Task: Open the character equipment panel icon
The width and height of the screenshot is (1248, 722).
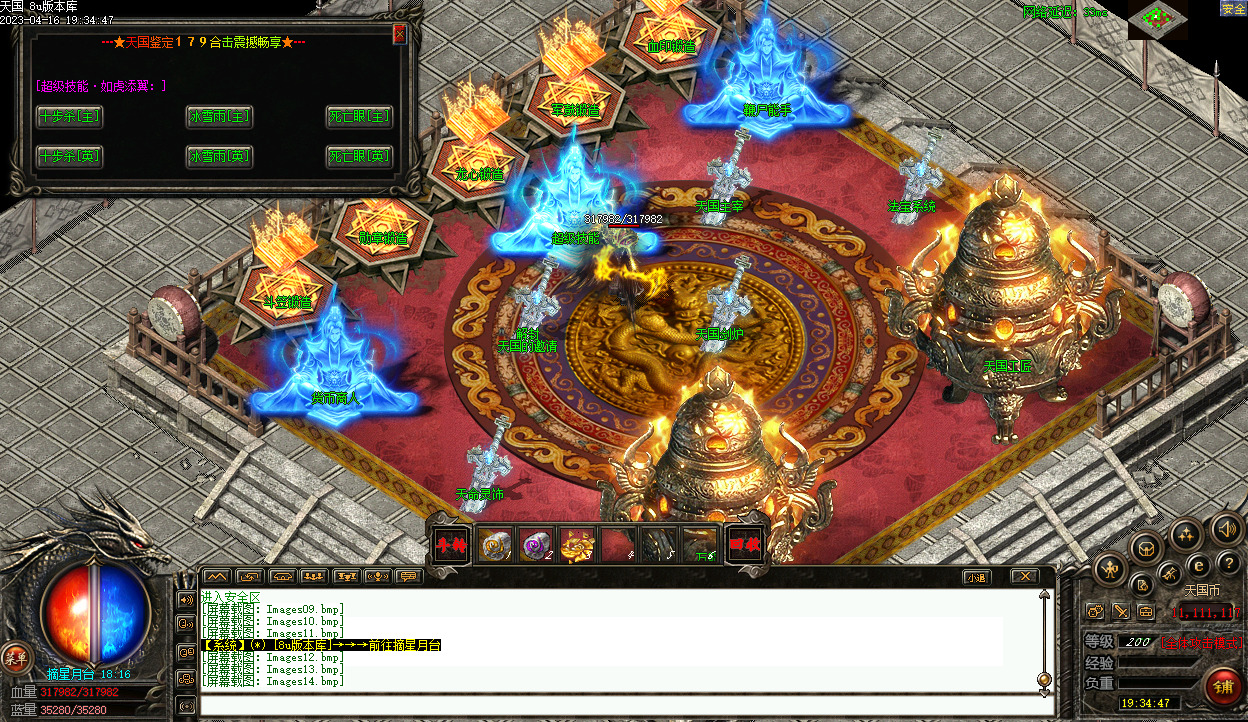Action: click(1111, 569)
